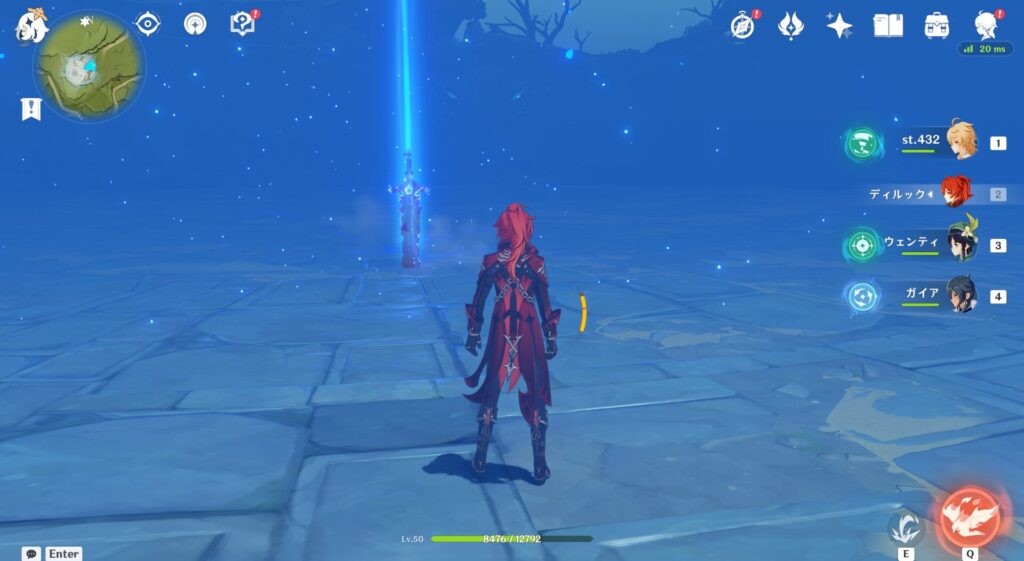Open the Adventurer Handbook book icon

tap(887, 25)
